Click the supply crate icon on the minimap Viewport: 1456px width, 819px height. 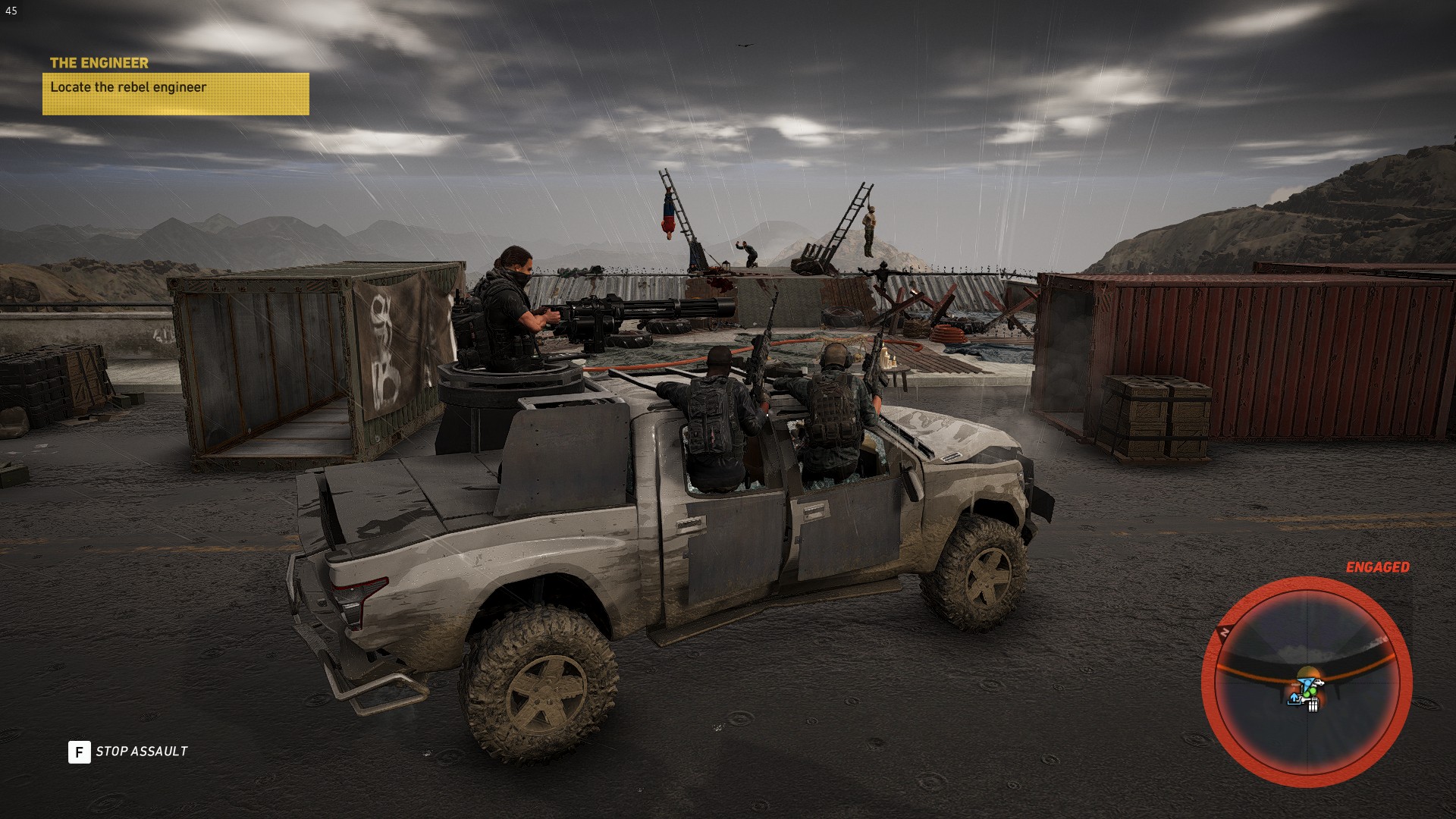[1313, 706]
